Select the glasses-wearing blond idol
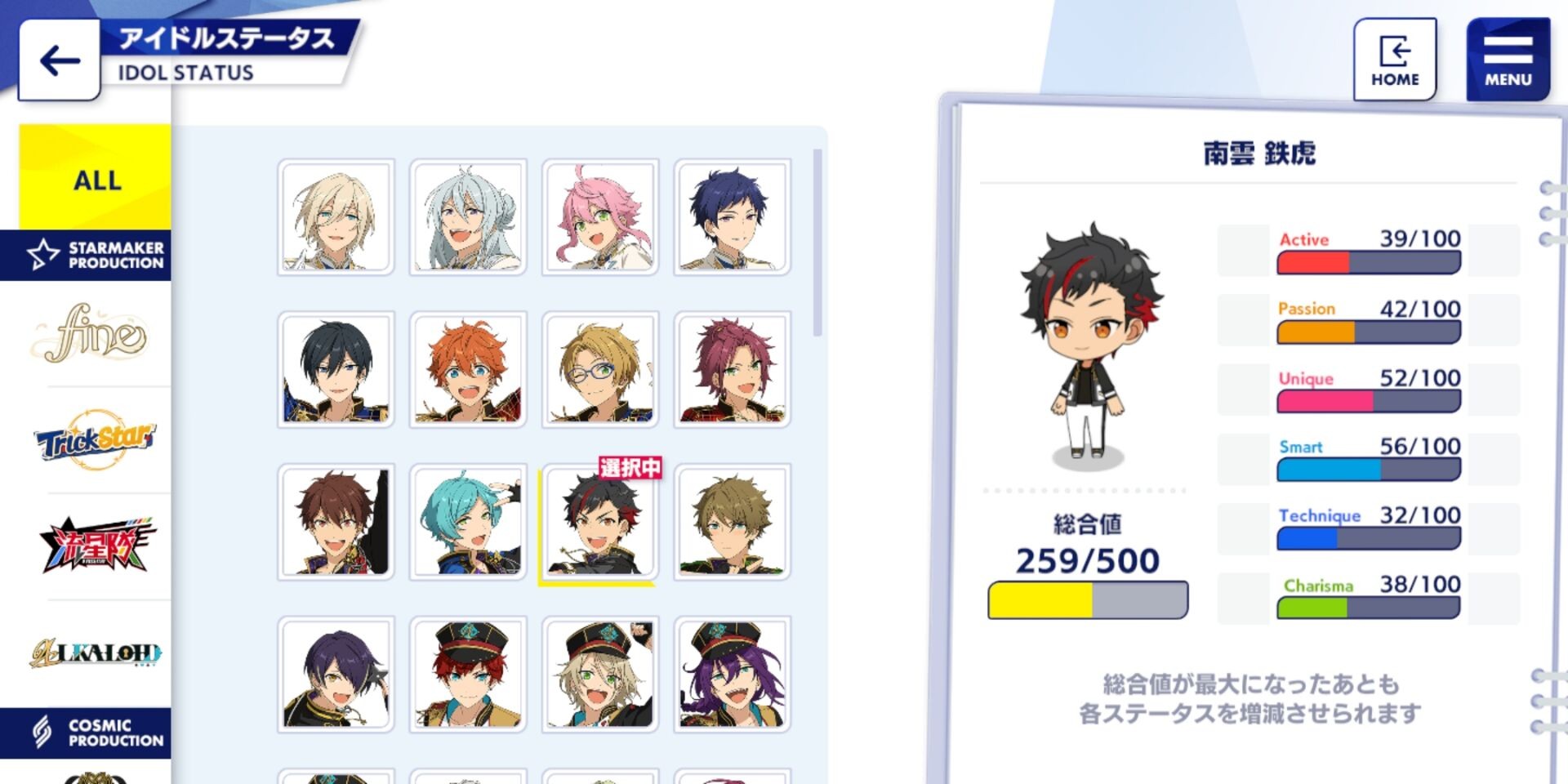The image size is (1568, 784). [x=600, y=369]
